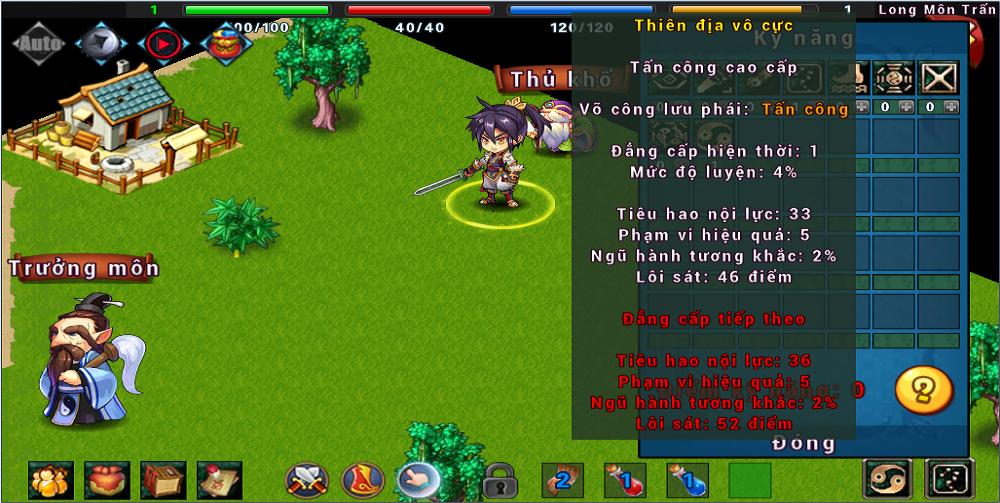Screen dimensions: 1000x503
Task: Close the skill panel with Đóng
Action: pos(803,442)
